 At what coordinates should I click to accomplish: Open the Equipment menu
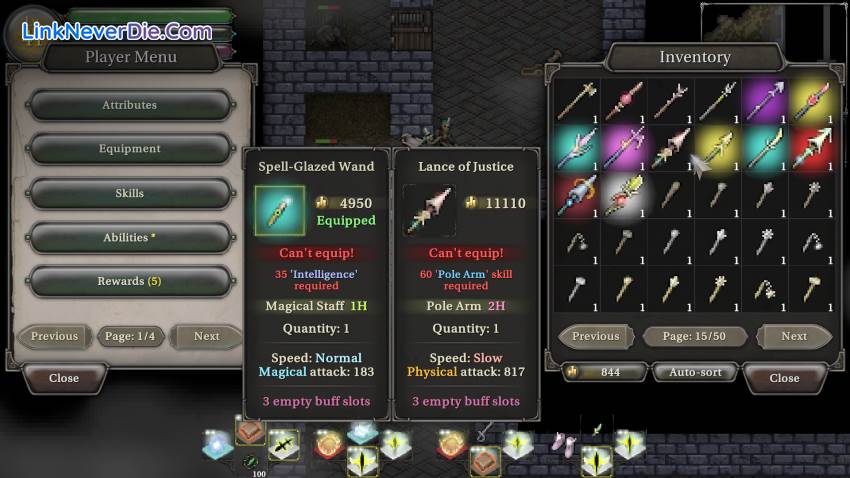(129, 149)
